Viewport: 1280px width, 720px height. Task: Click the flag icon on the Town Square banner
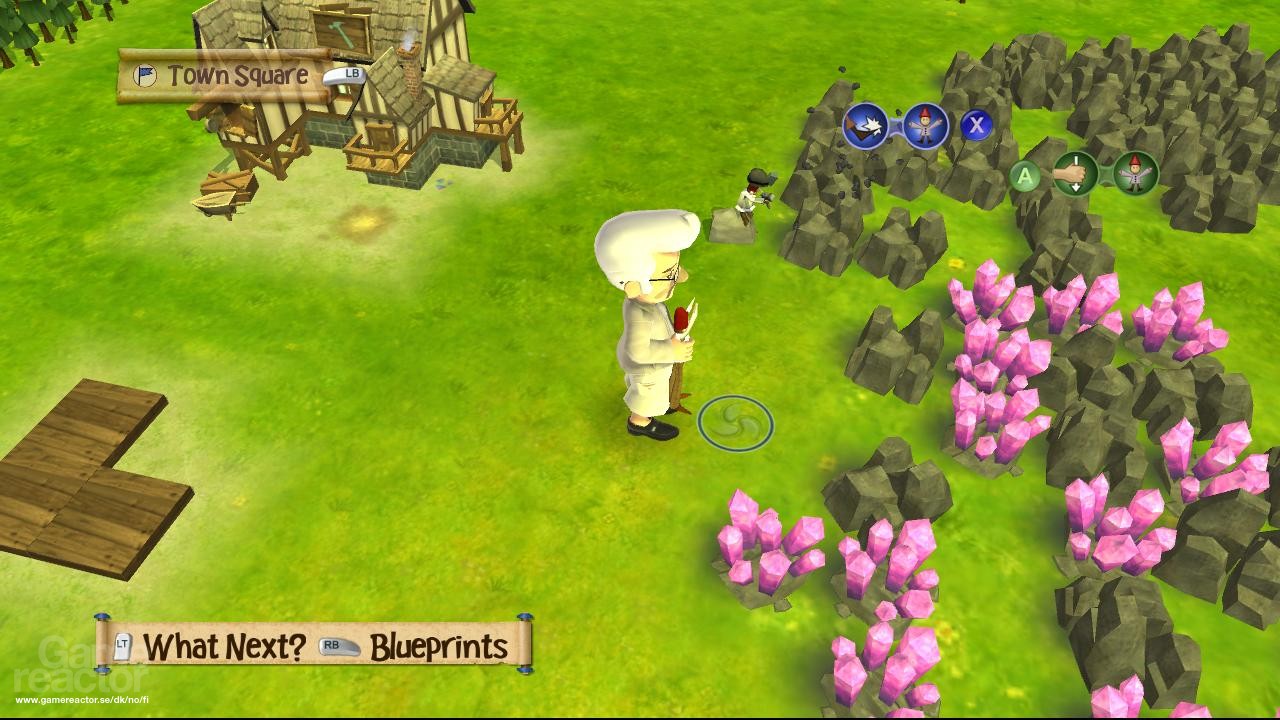[x=147, y=73]
